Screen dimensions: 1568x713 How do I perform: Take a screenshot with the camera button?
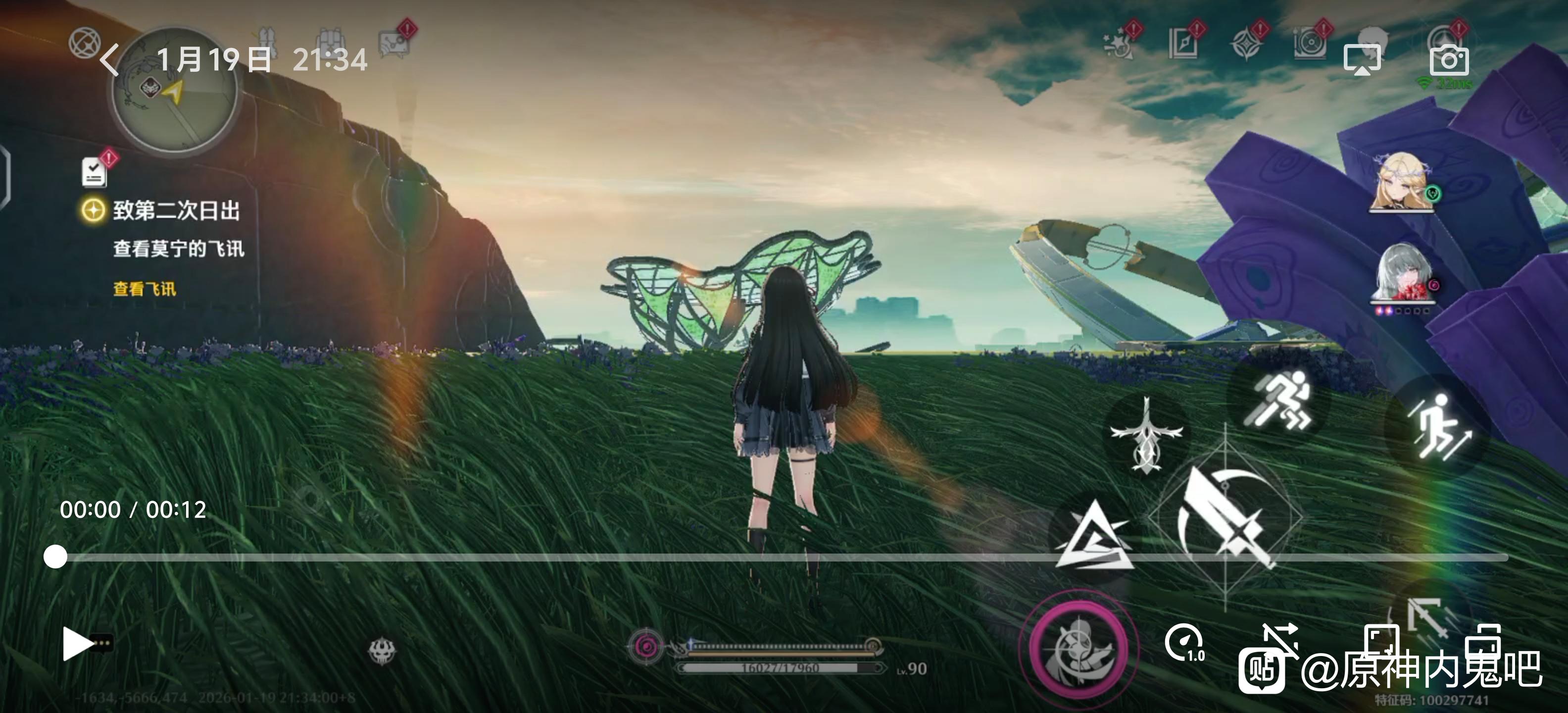(x=1449, y=60)
